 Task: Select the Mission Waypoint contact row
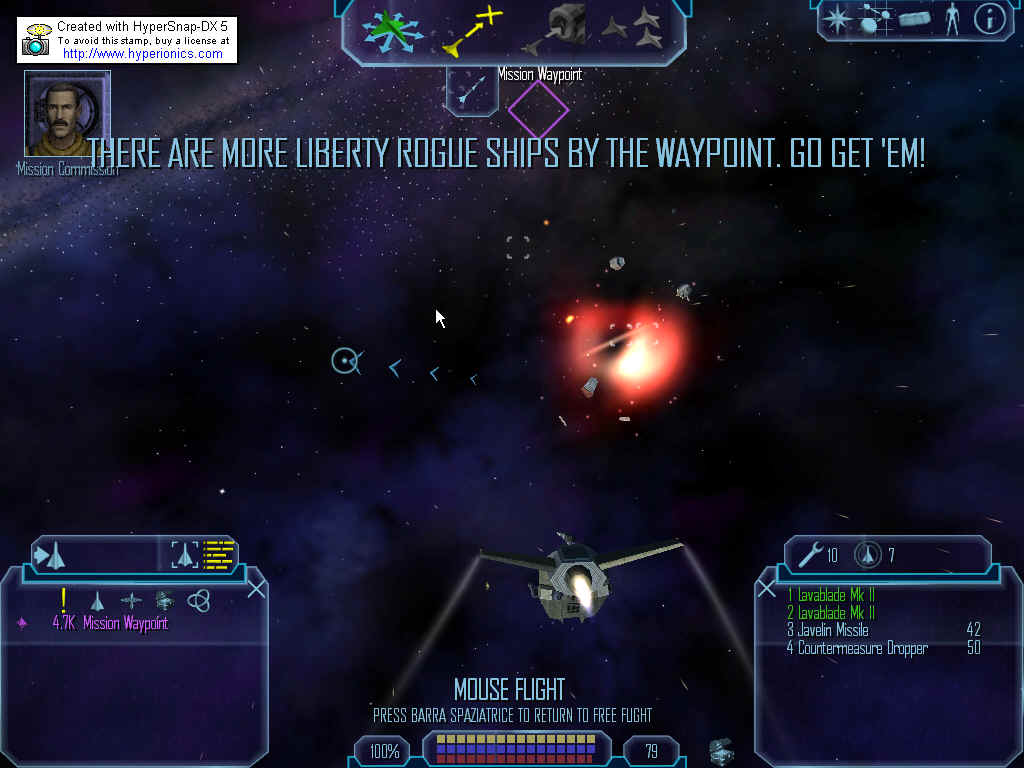[110, 623]
